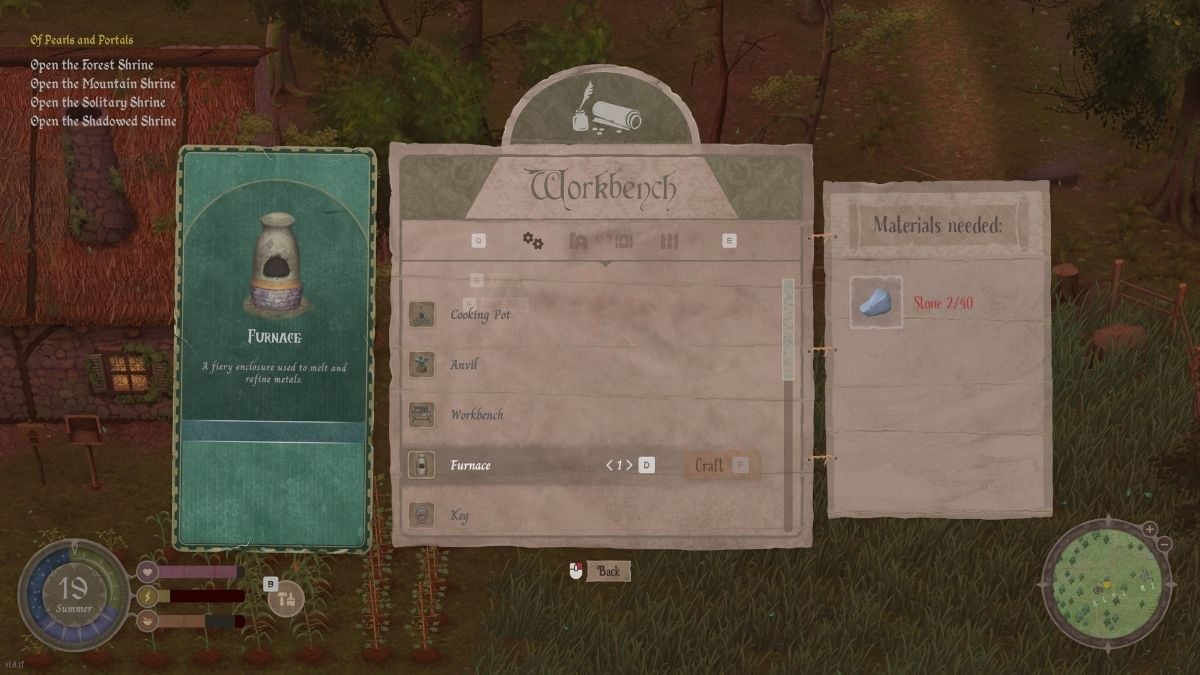Open the three-bars crafting category tab
This screenshot has width=1200, height=675.
click(x=670, y=241)
